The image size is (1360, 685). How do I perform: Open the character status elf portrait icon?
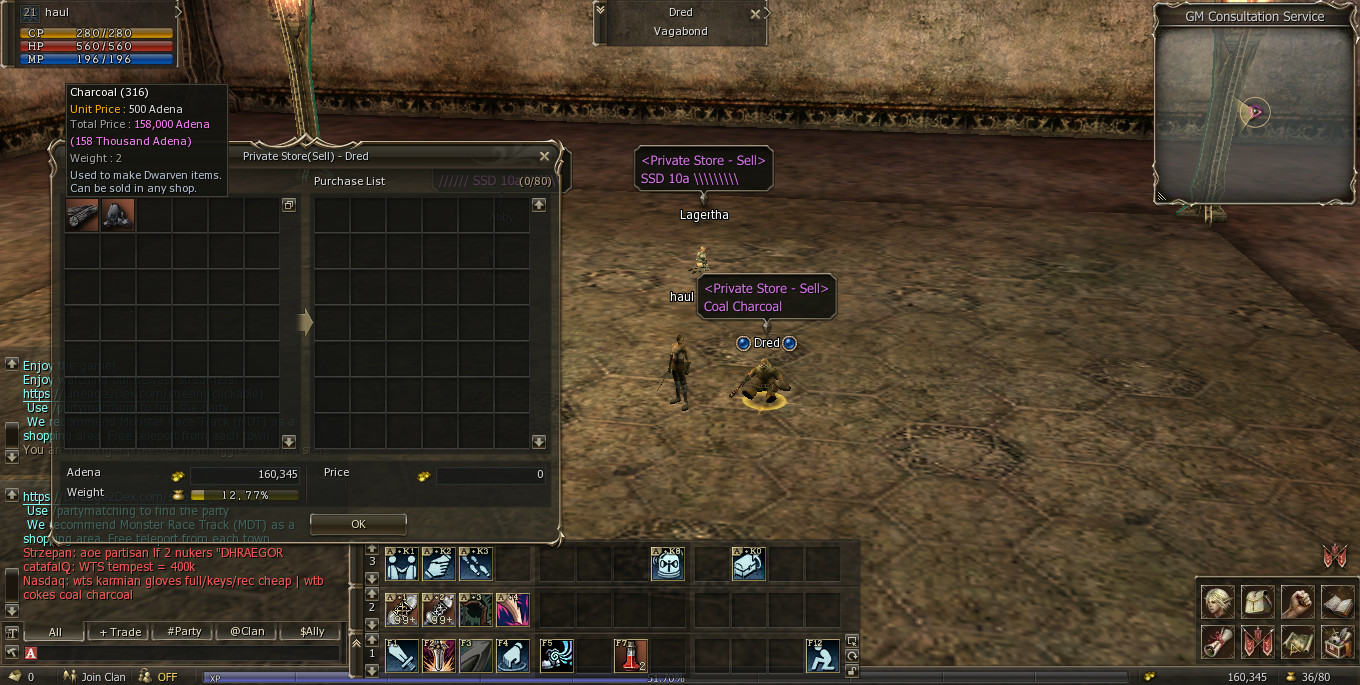click(1216, 602)
